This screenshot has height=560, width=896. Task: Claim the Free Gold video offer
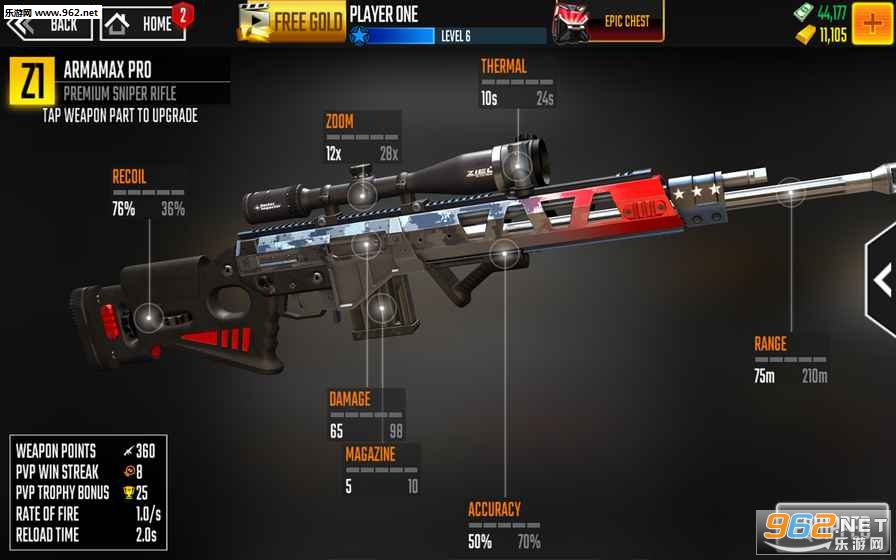pos(291,21)
